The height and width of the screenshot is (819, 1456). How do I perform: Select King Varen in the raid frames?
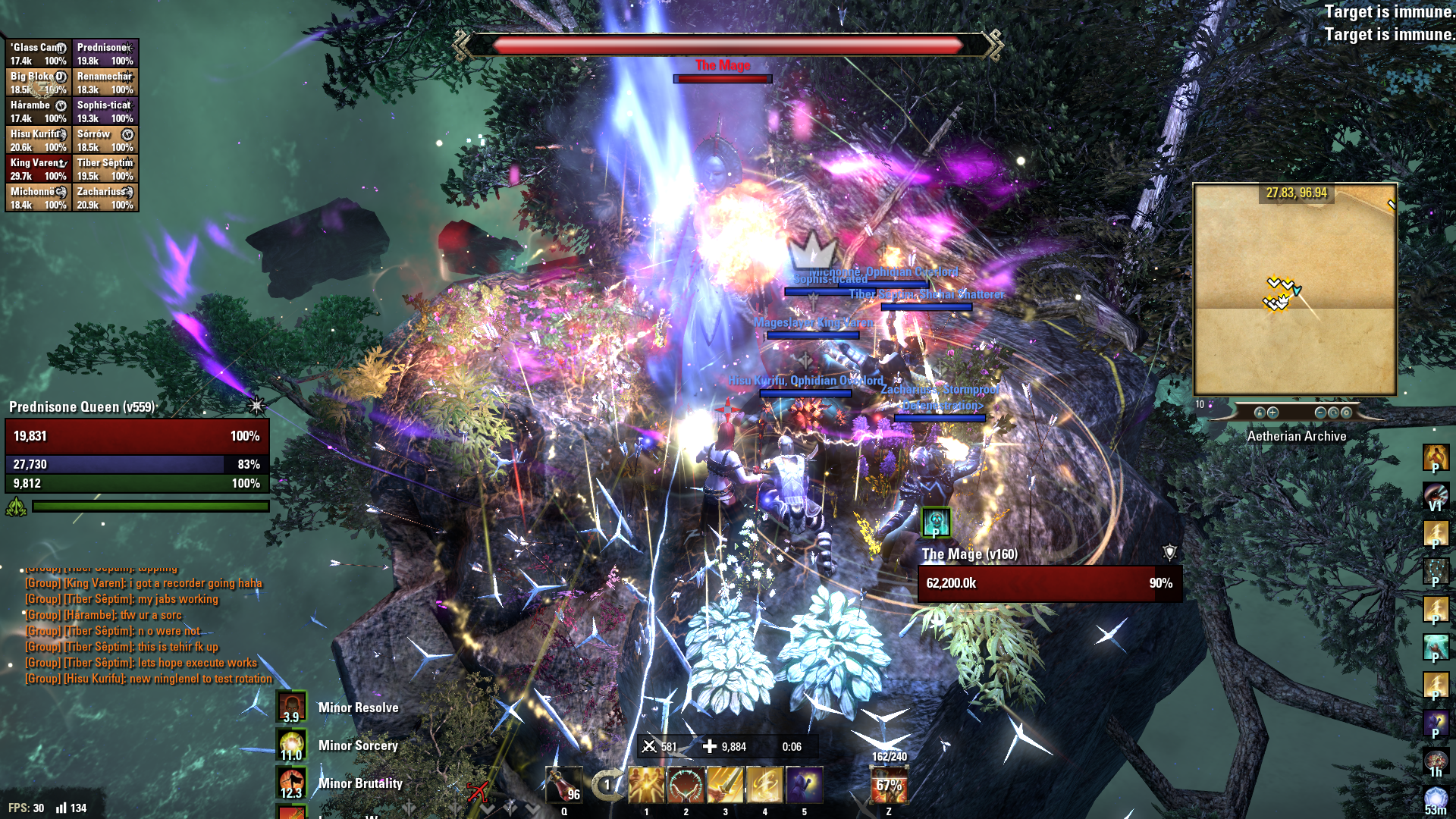[x=39, y=169]
